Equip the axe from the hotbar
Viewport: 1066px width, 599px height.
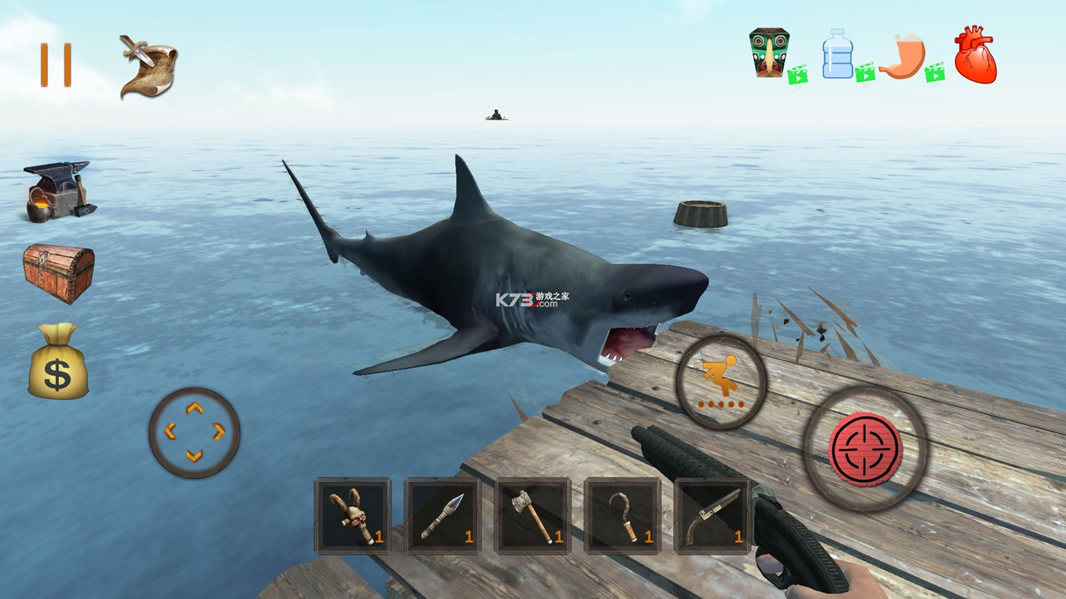click(533, 516)
